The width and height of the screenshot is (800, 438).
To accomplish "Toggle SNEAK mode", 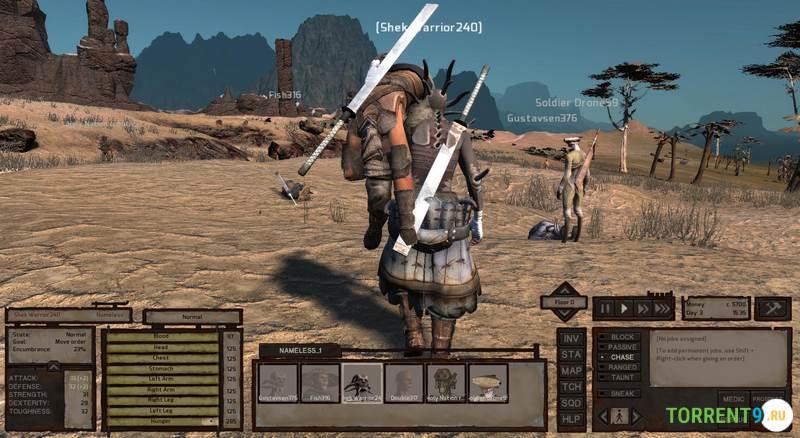I will tap(621, 393).
